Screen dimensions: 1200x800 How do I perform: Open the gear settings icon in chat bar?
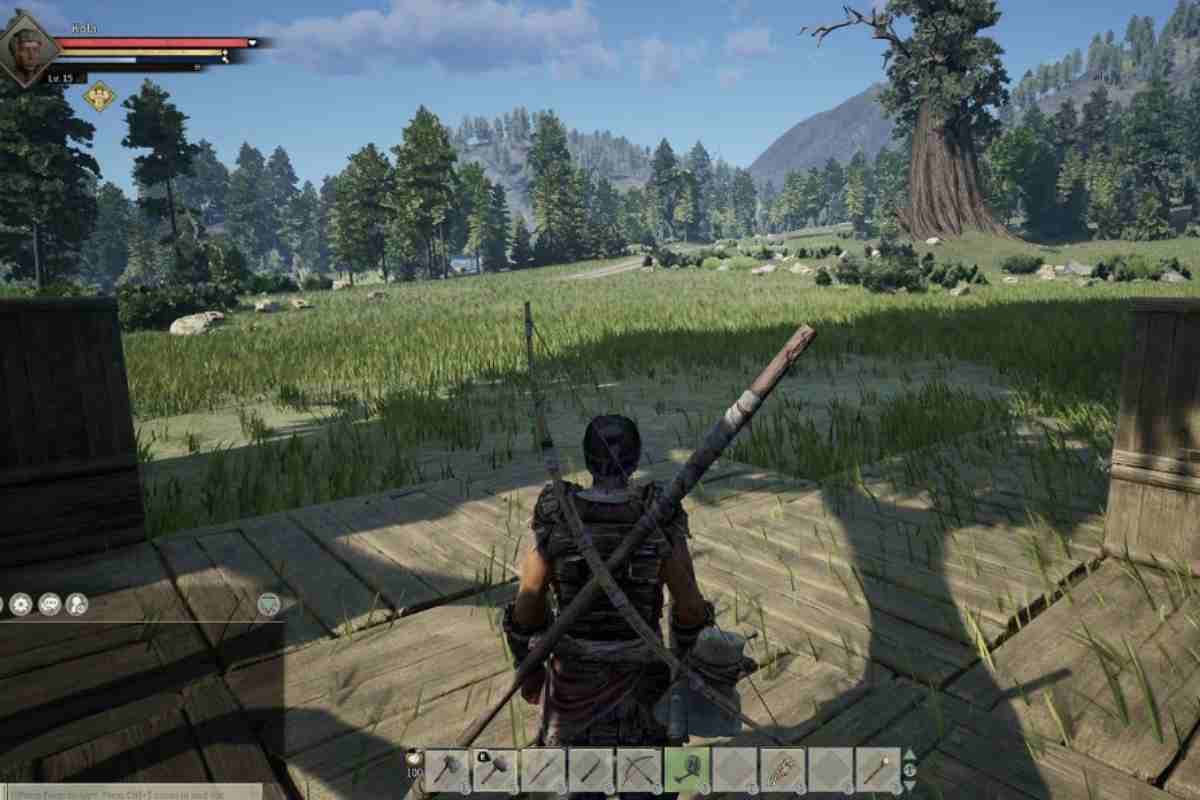(21, 604)
